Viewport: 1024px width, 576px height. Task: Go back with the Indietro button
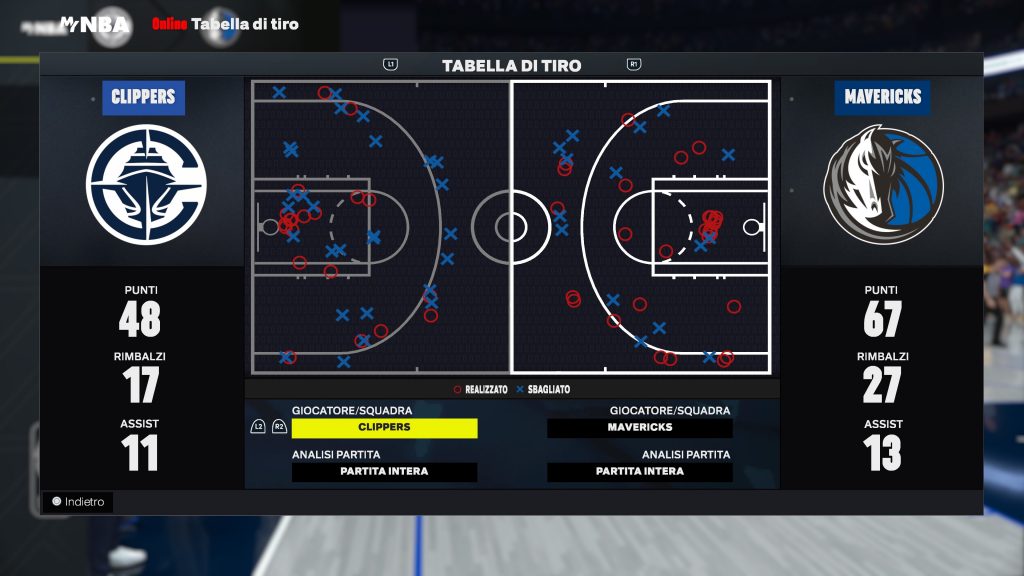pos(78,502)
